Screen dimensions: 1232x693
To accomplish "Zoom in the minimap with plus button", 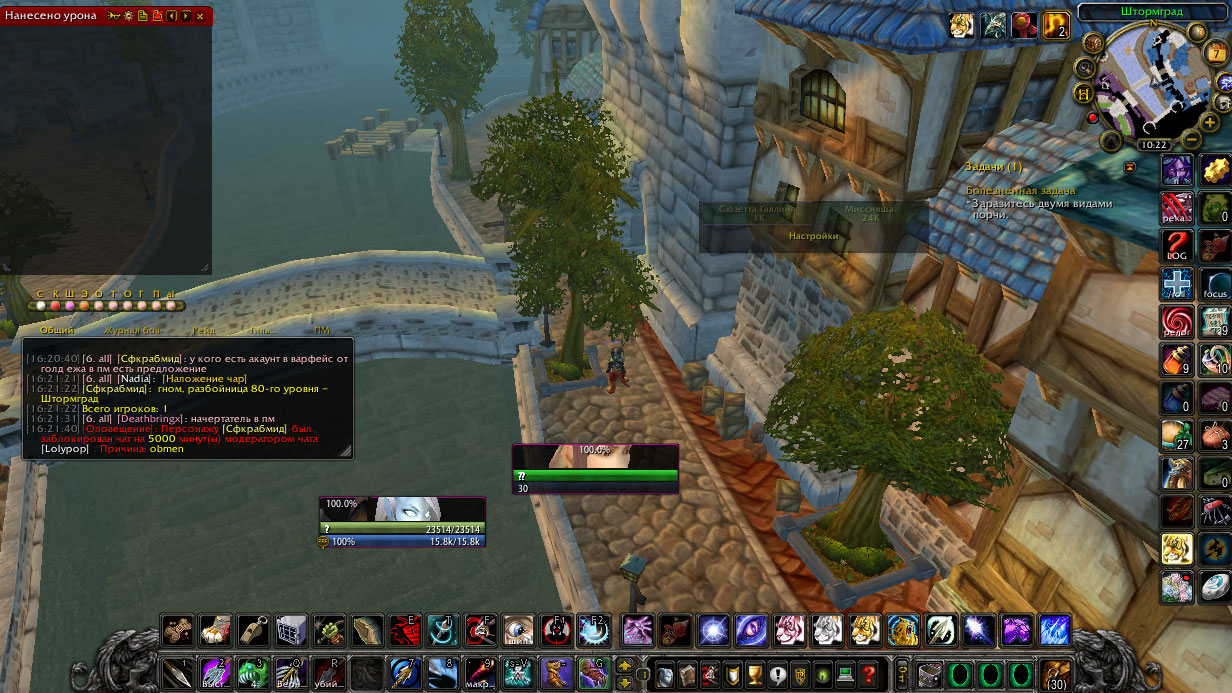I will (x=1210, y=121).
